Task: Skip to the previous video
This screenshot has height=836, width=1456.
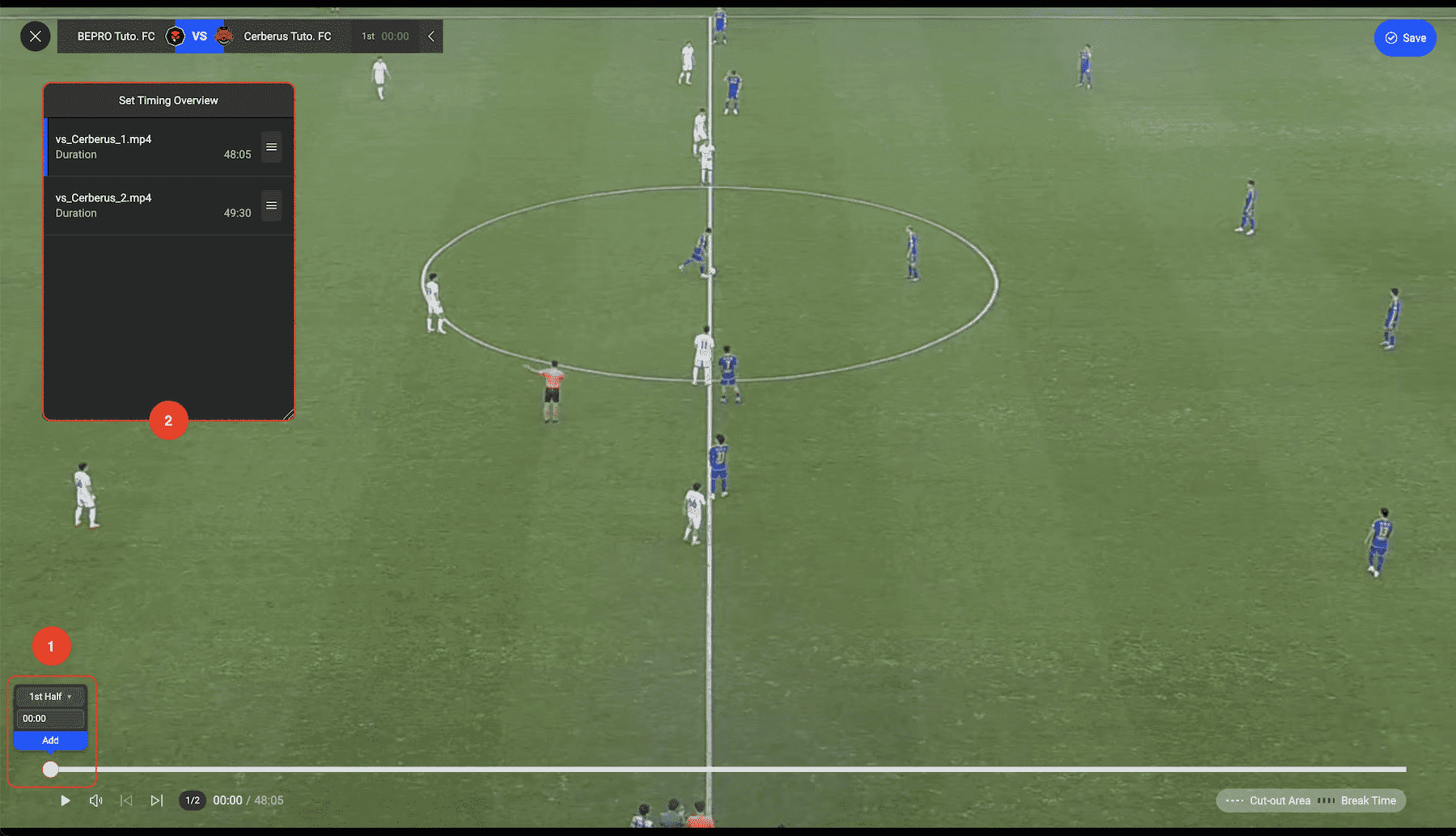Action: point(126,800)
